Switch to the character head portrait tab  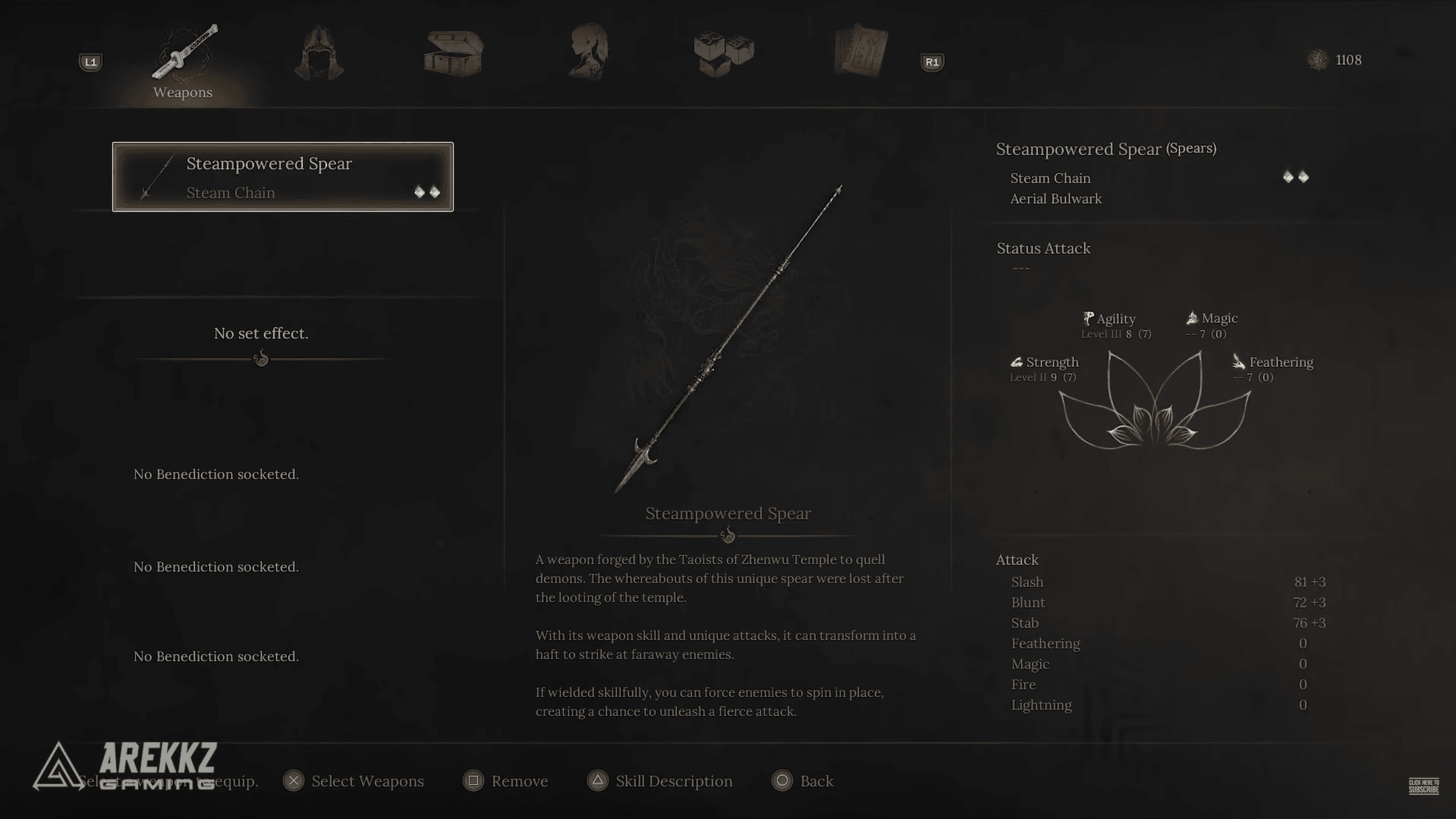pyautogui.click(x=589, y=52)
